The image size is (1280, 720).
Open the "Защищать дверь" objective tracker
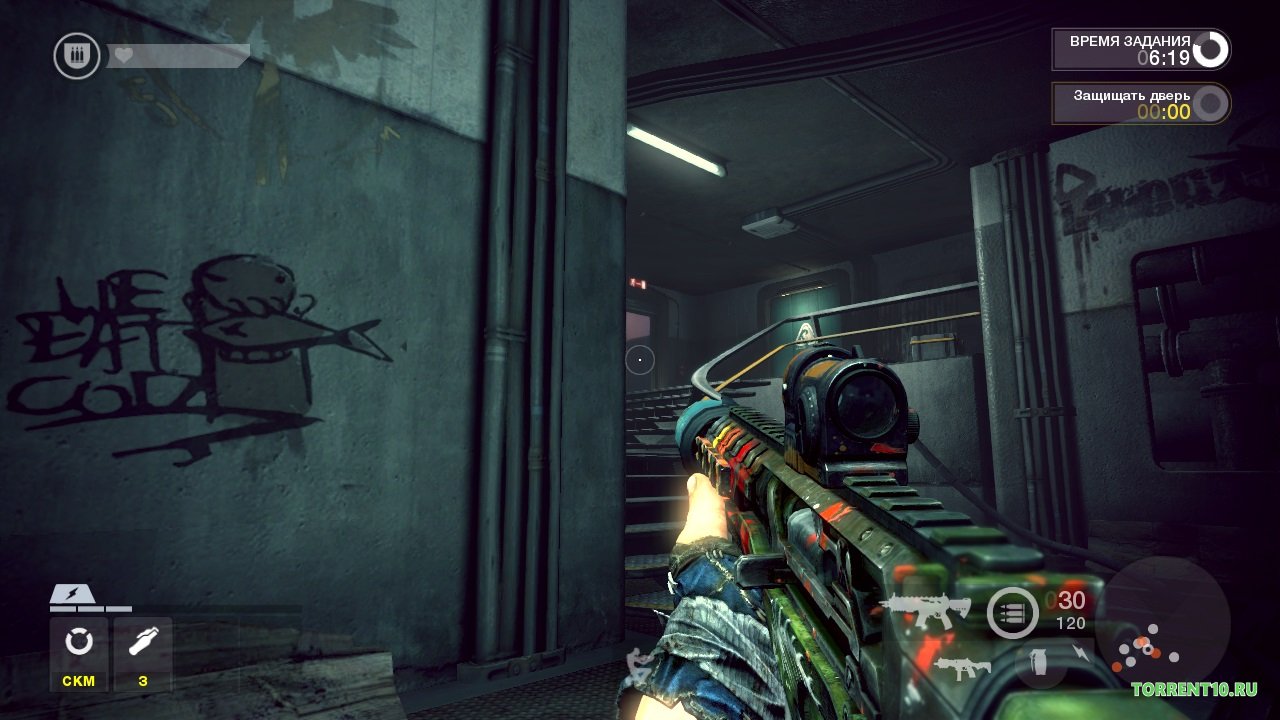click(x=1140, y=103)
